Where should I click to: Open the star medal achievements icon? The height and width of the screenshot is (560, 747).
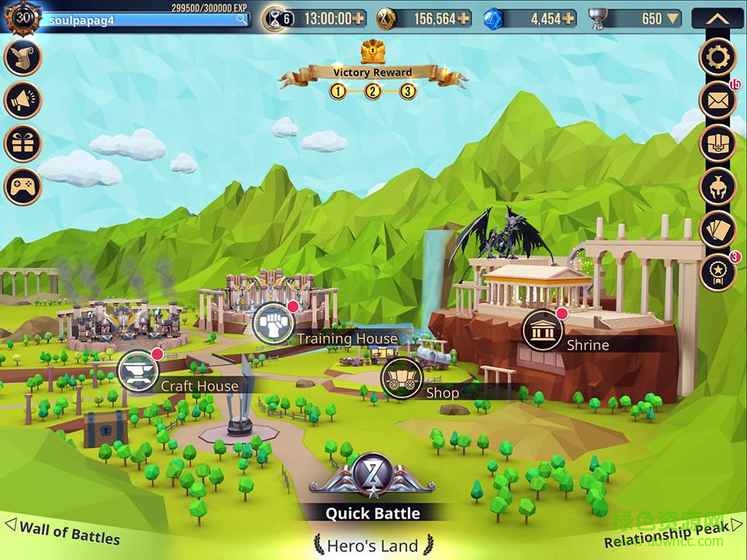[x=717, y=271]
